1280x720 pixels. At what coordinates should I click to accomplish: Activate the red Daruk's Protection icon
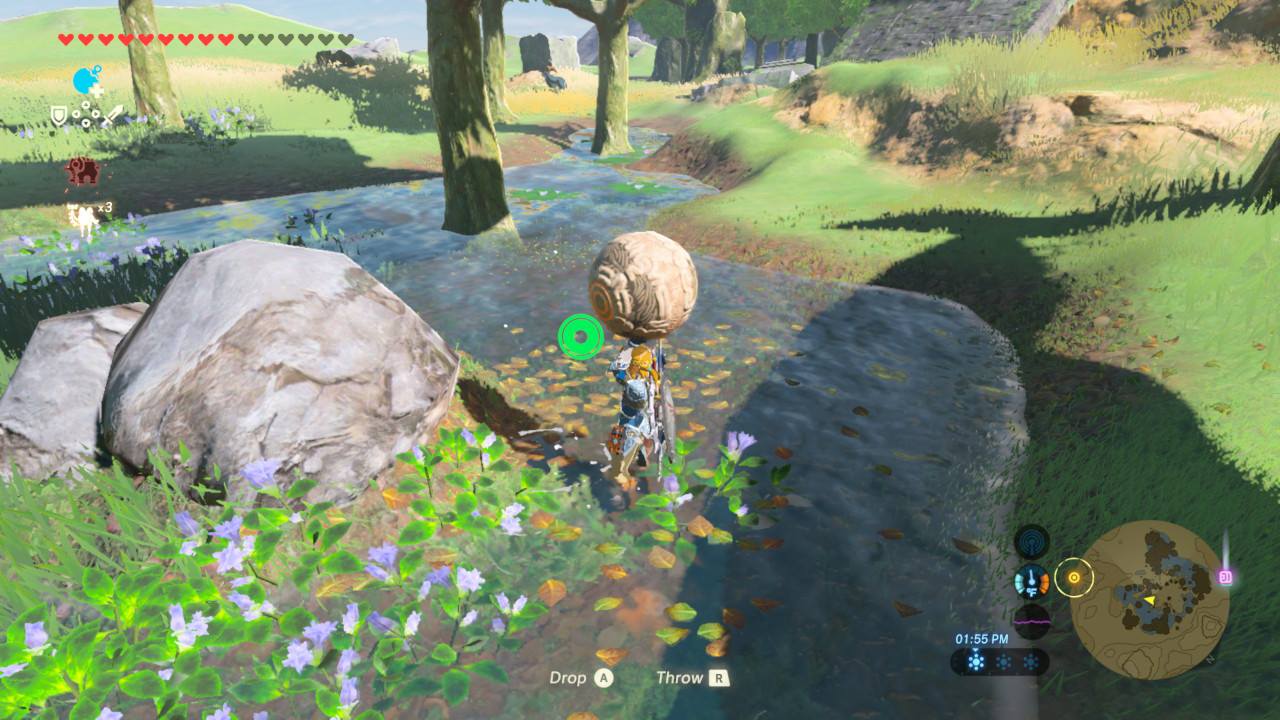click(x=83, y=171)
